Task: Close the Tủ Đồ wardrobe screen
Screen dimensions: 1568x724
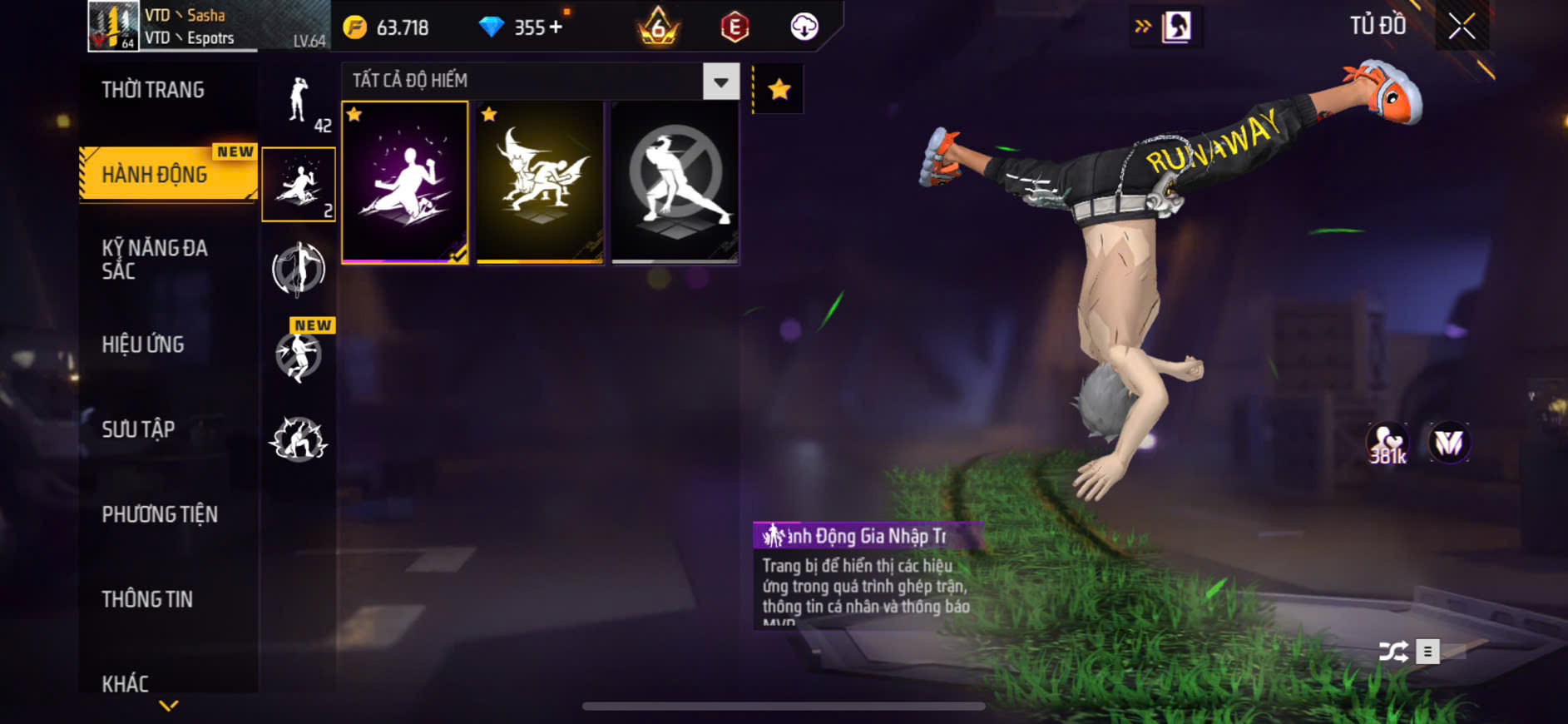Action: [x=1462, y=27]
